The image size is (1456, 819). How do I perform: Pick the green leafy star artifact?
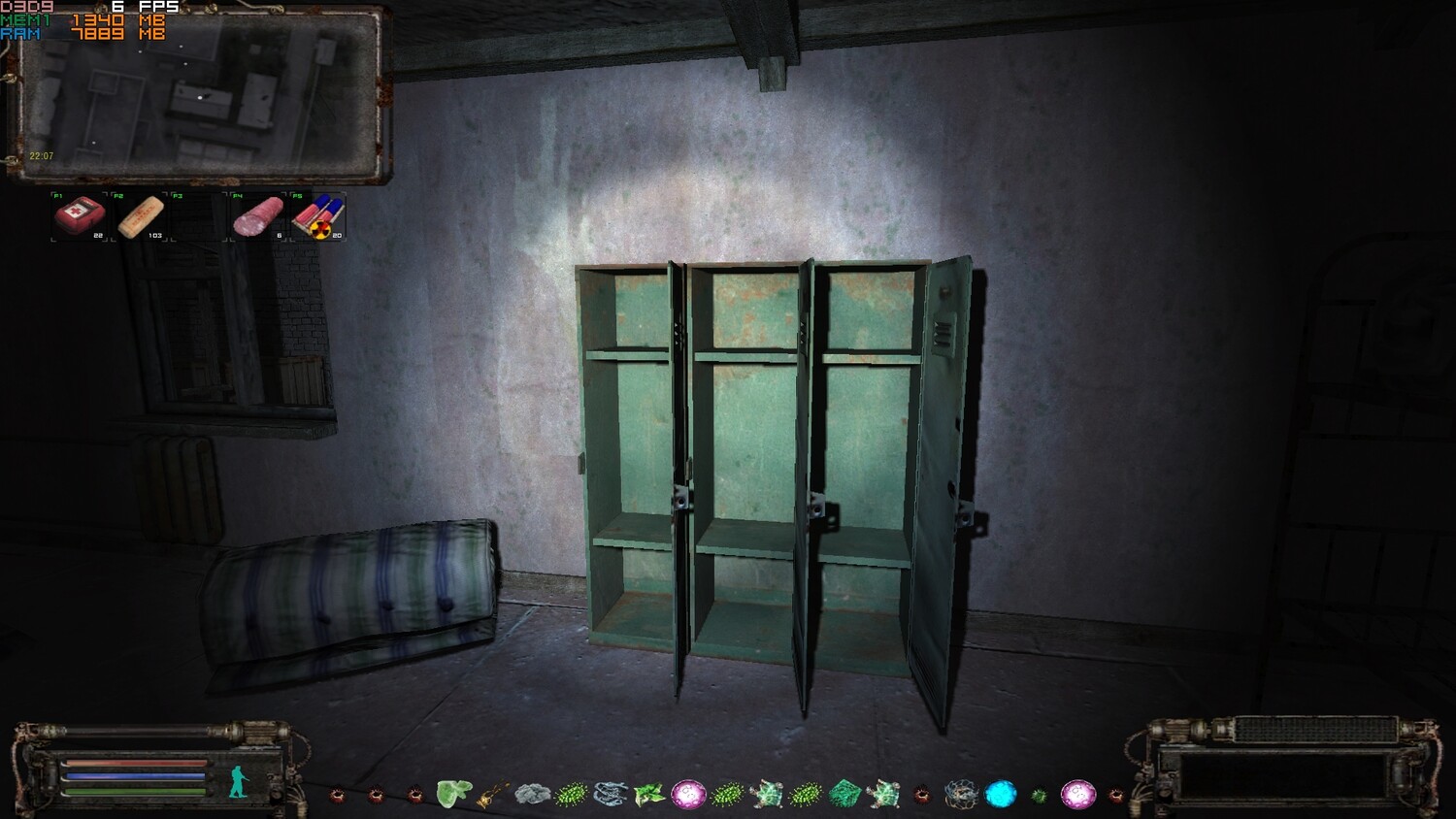coord(648,795)
